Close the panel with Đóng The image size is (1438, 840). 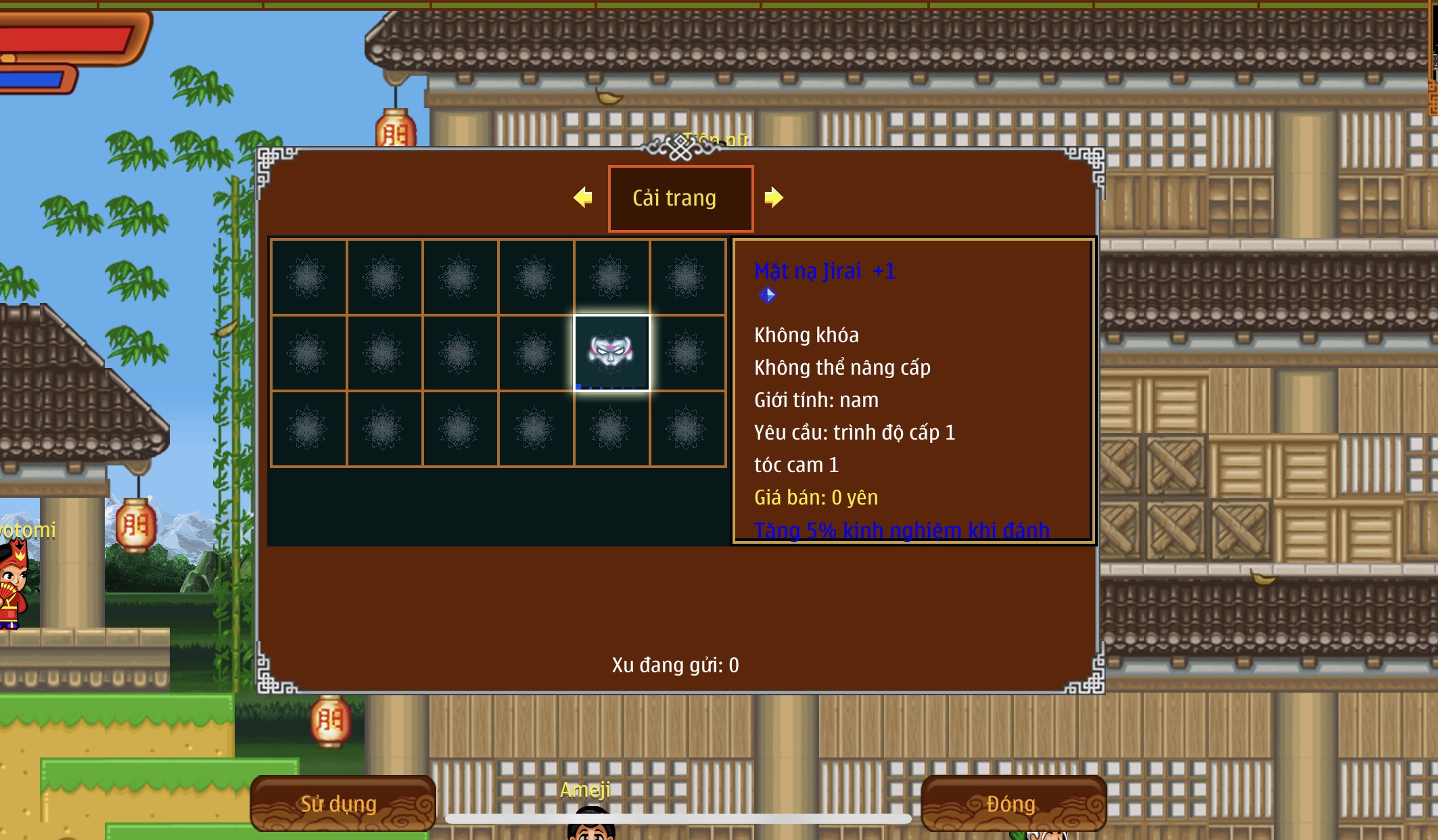click(x=1013, y=803)
